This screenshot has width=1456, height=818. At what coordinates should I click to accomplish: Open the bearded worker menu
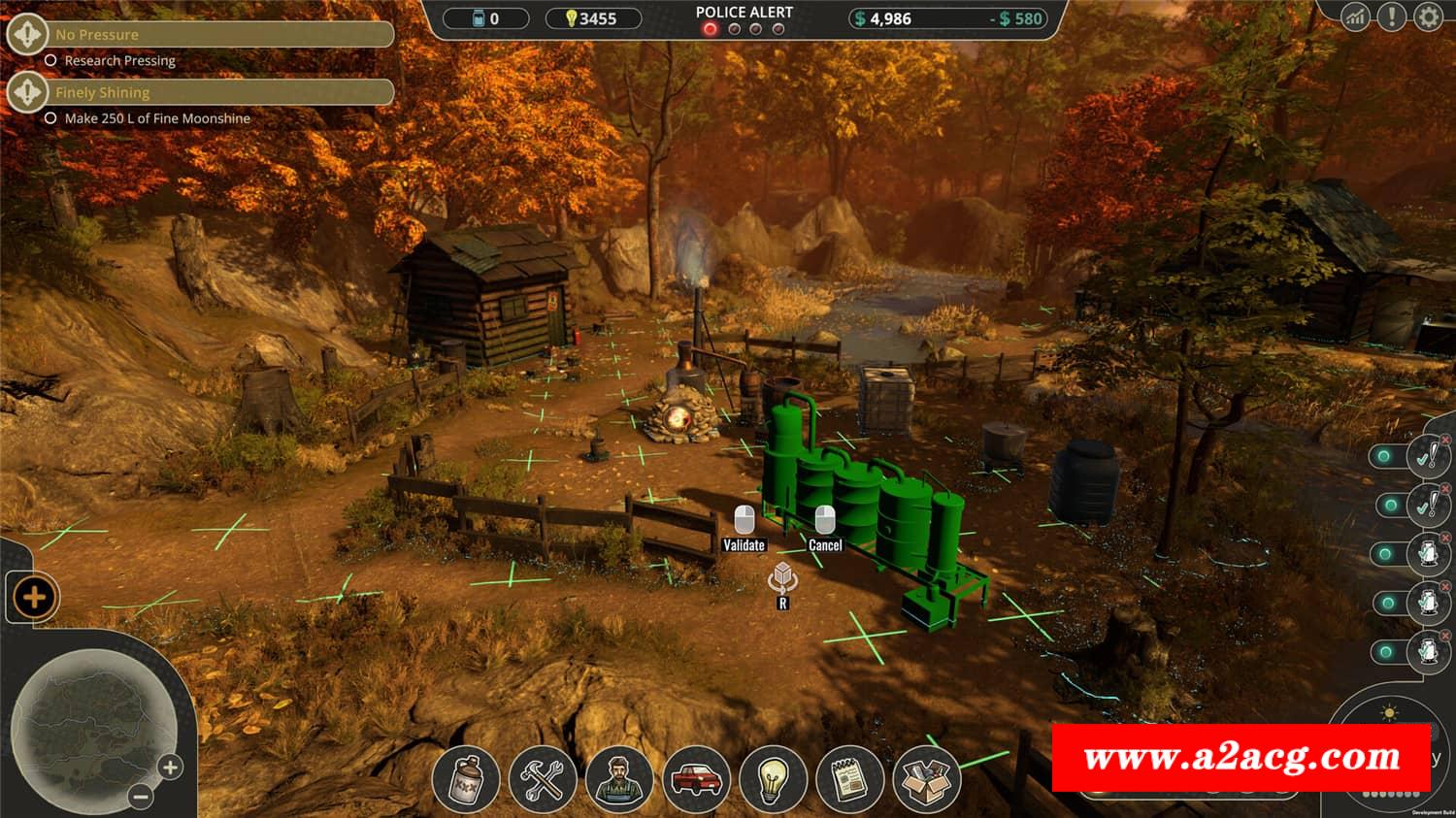(x=619, y=779)
